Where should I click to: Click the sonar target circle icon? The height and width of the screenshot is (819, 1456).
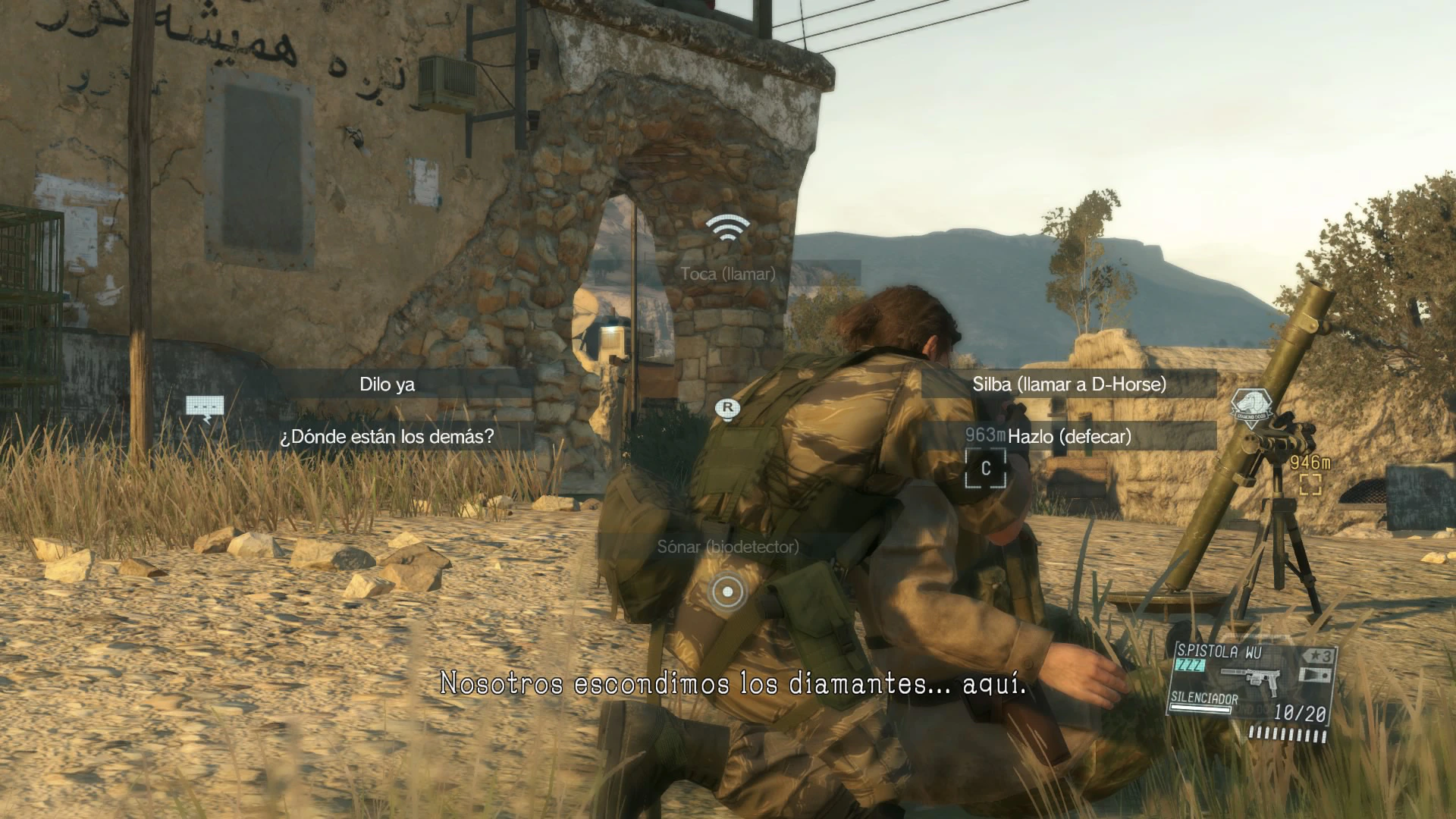point(728,591)
